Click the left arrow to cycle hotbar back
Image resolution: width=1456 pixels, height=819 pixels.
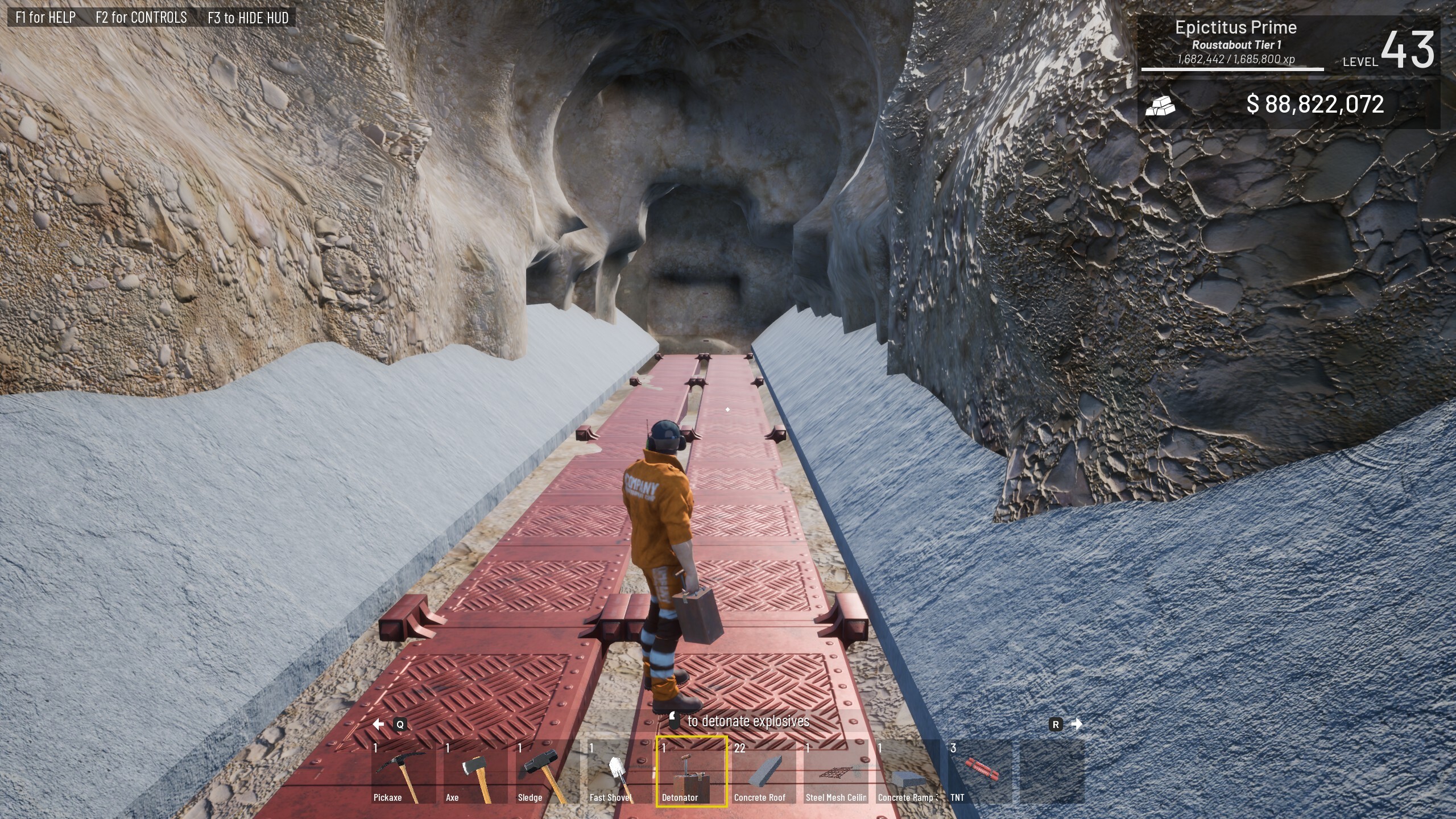379,724
